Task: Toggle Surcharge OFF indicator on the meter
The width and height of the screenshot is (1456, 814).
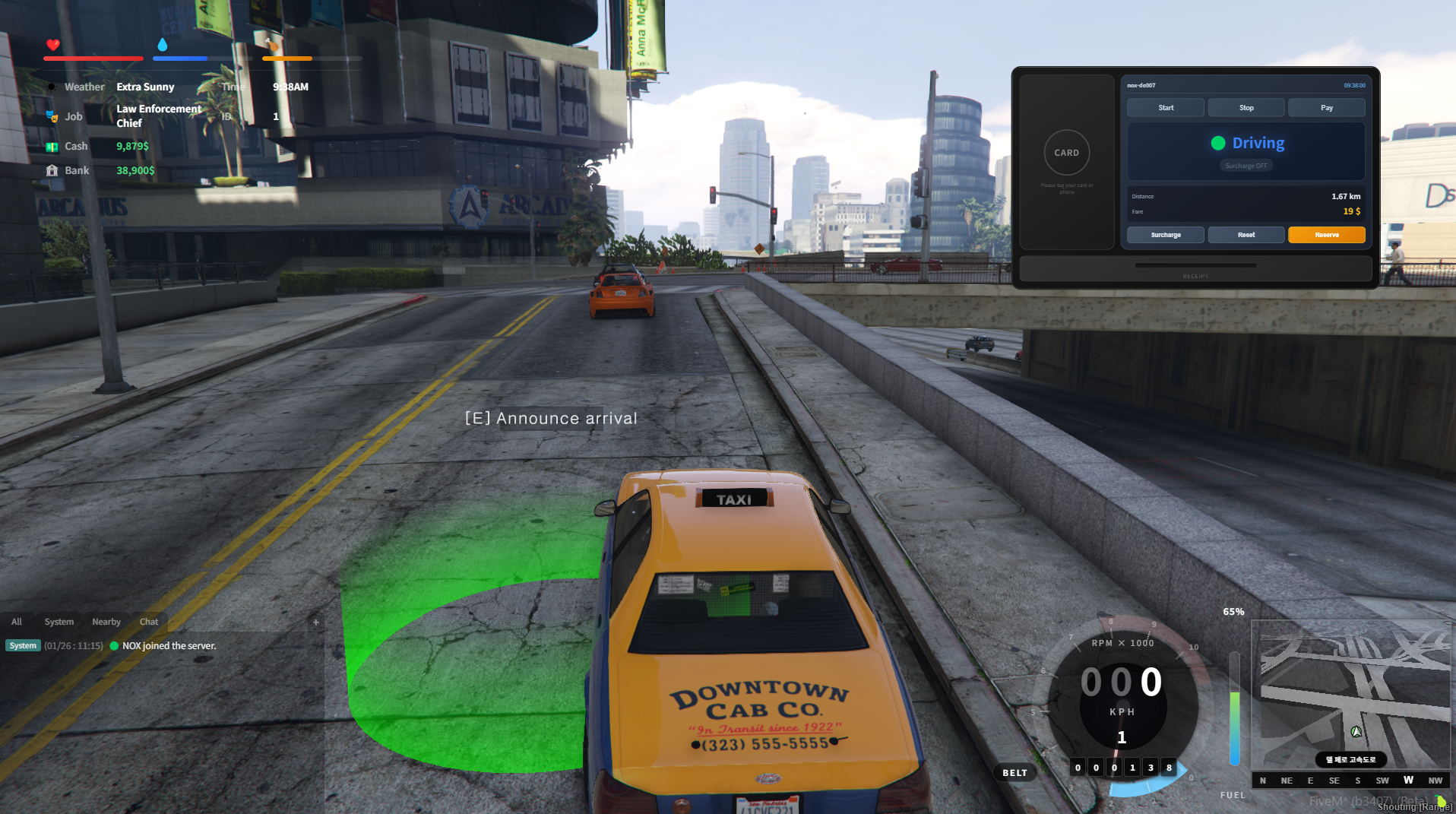Action: click(1246, 165)
